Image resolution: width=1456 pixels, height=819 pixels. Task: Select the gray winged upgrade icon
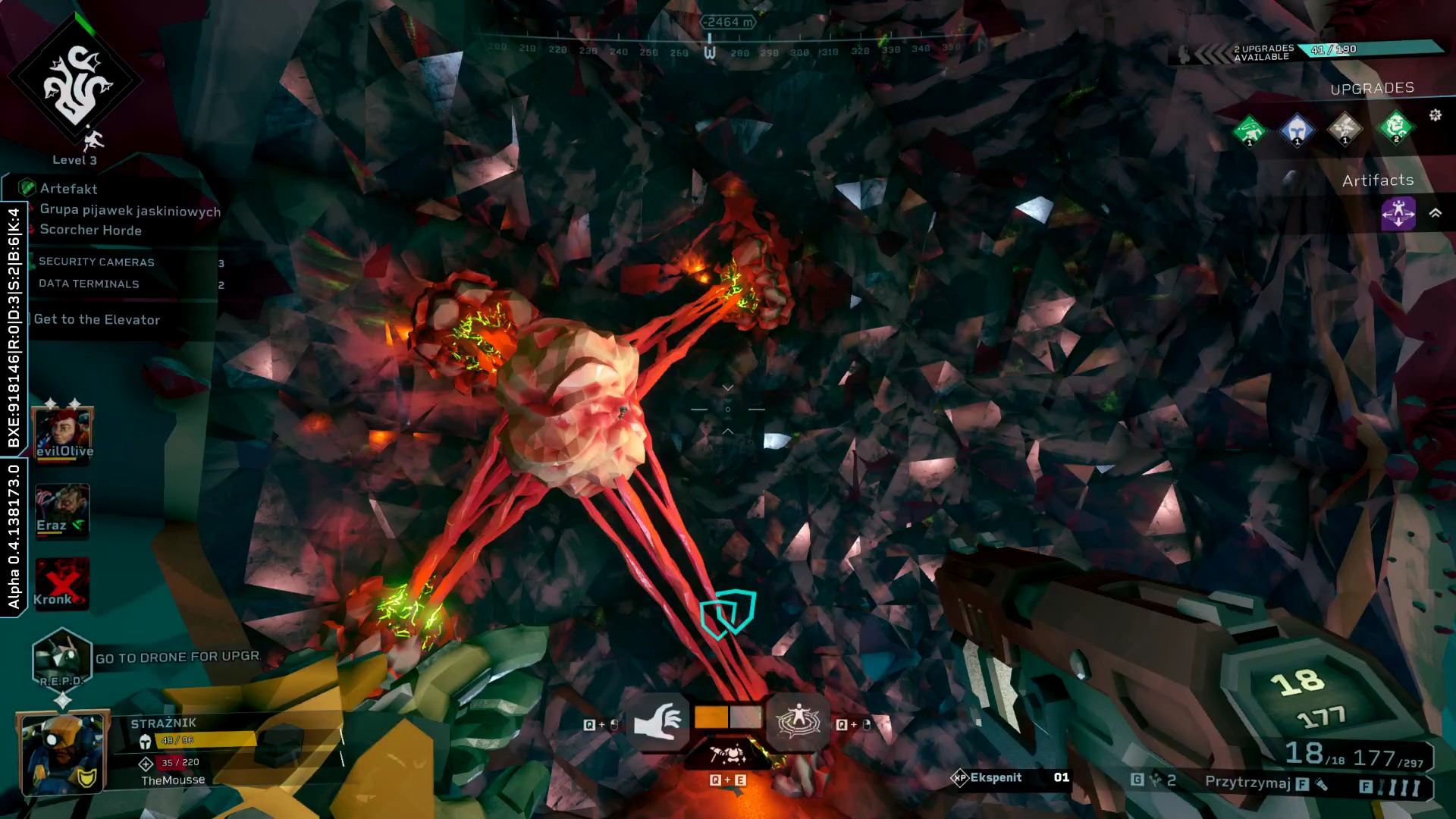click(x=1345, y=130)
